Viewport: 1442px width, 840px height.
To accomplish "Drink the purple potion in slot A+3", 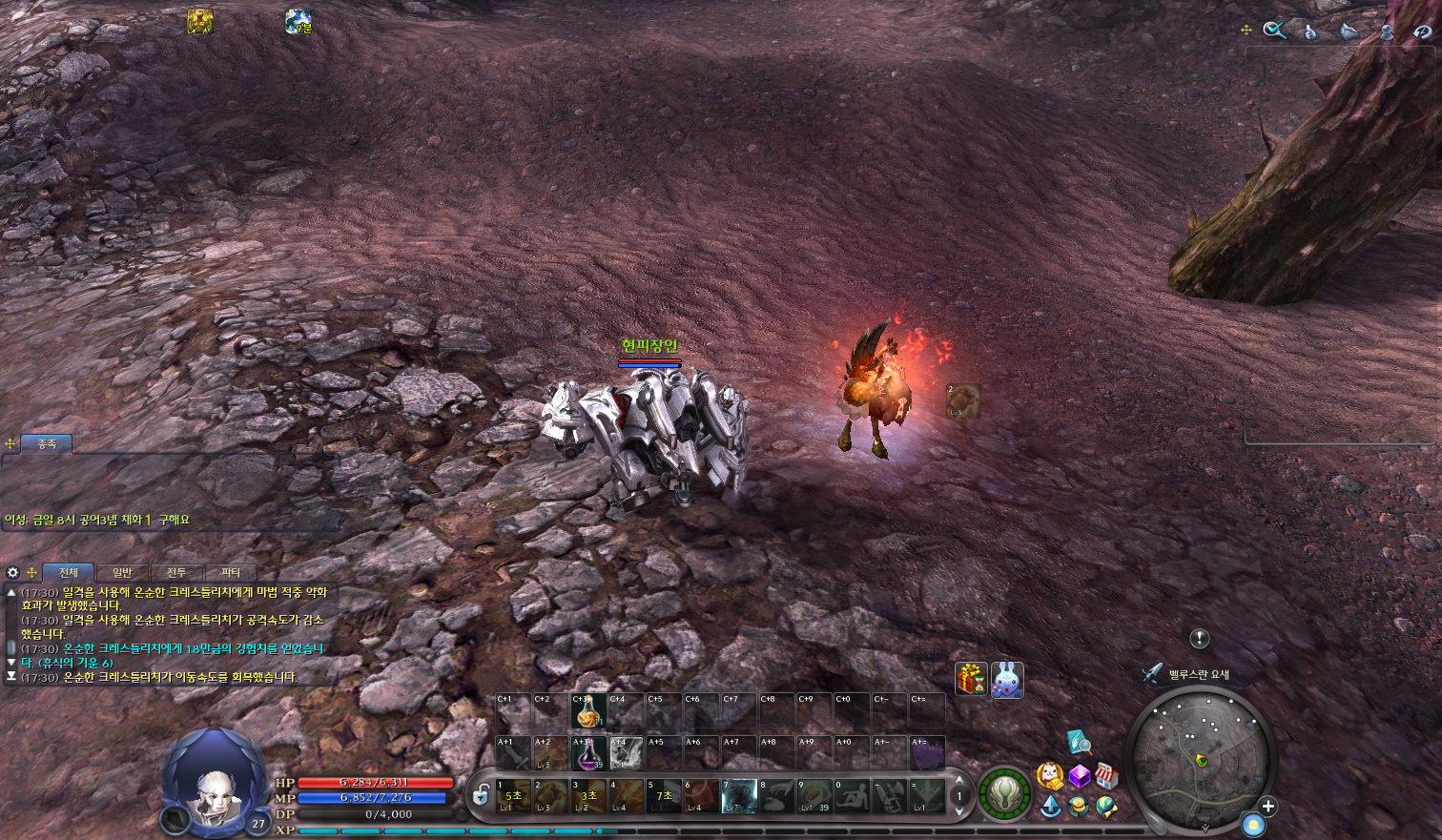I will pos(587,753).
